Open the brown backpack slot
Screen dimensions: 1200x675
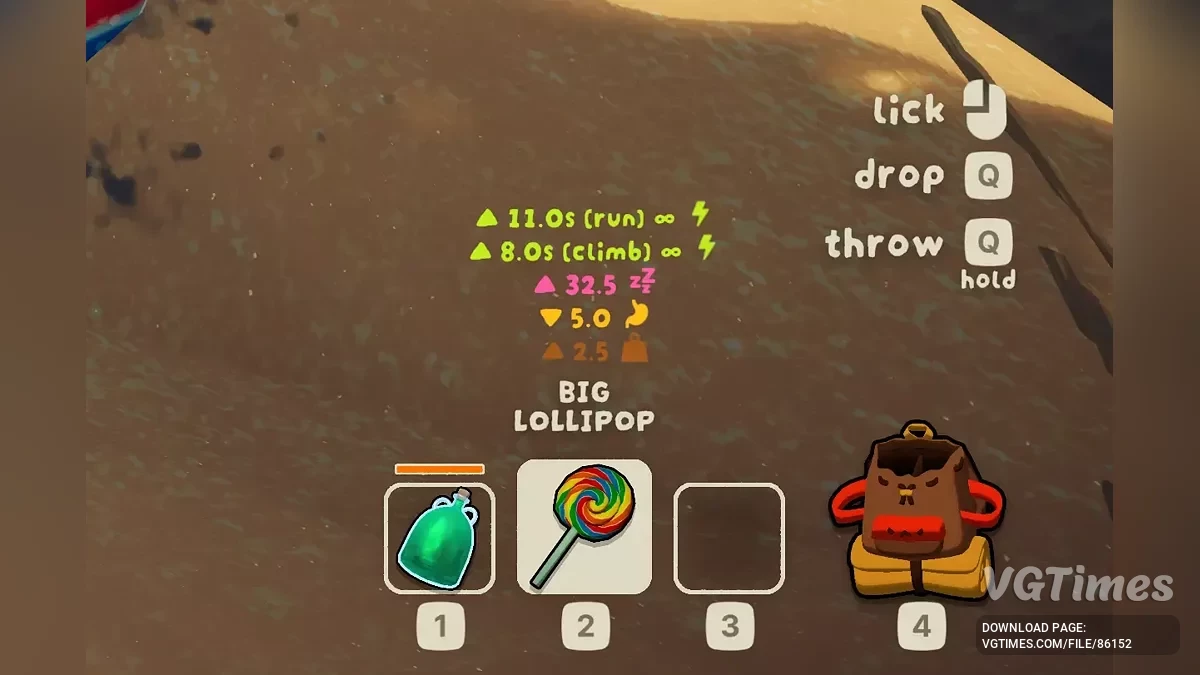[x=915, y=515]
